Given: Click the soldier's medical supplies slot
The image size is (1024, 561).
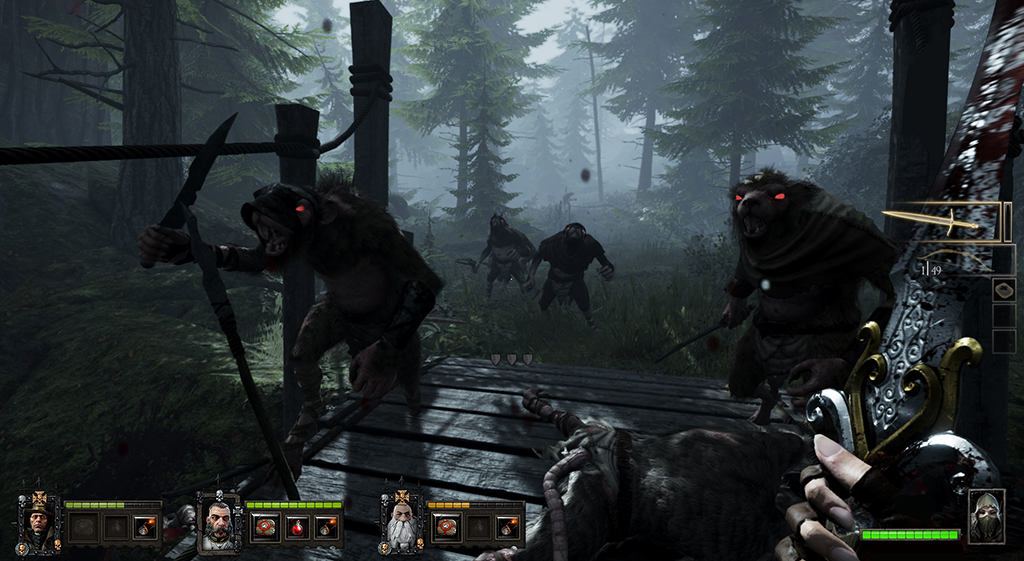Looking at the screenshot, I should pos(265,527).
